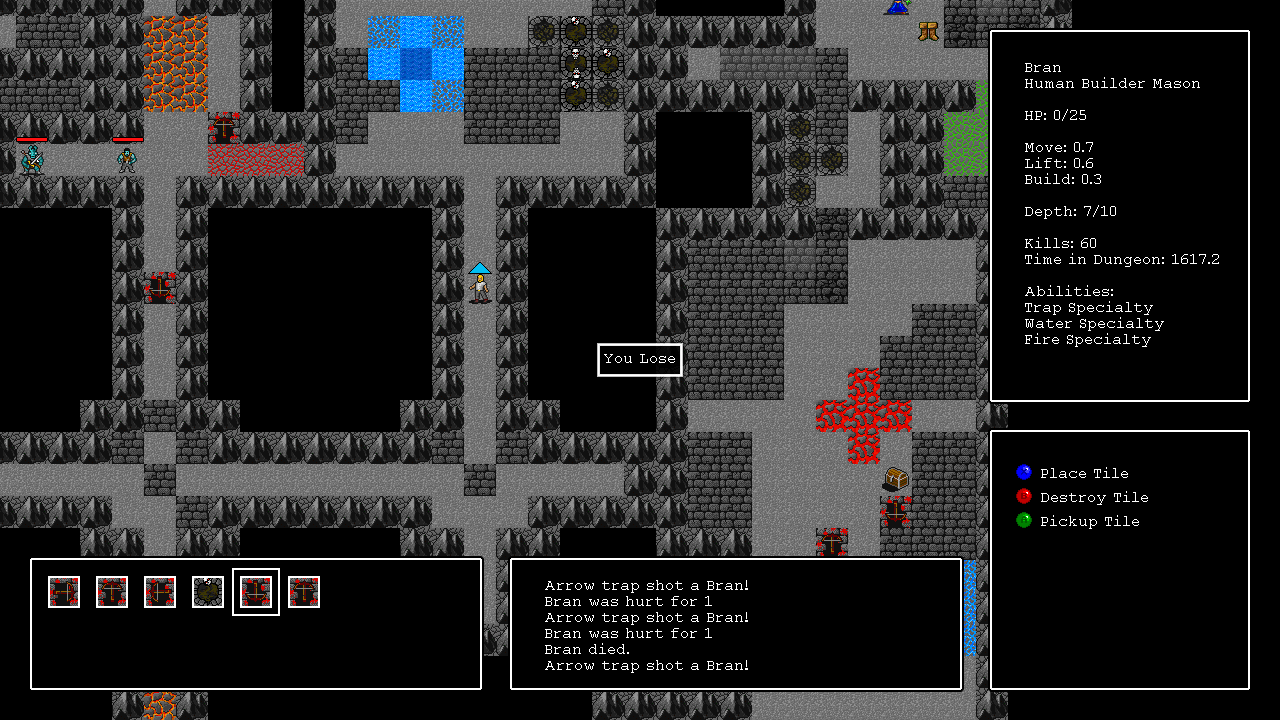Click the You Lose message box

(640, 359)
